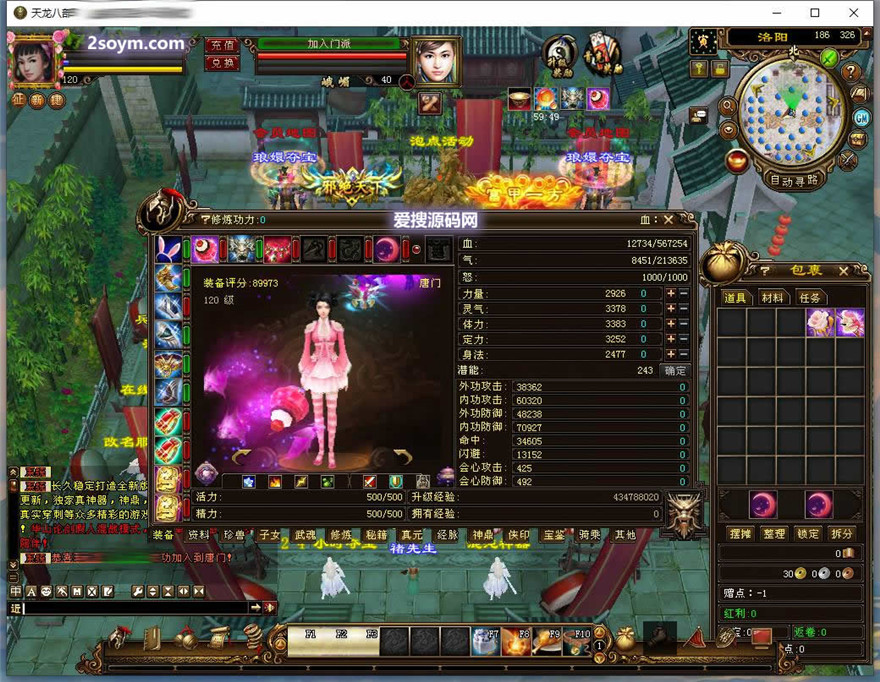Open the GM button beside minimap
The height and width of the screenshot is (682, 880).
[x=861, y=117]
